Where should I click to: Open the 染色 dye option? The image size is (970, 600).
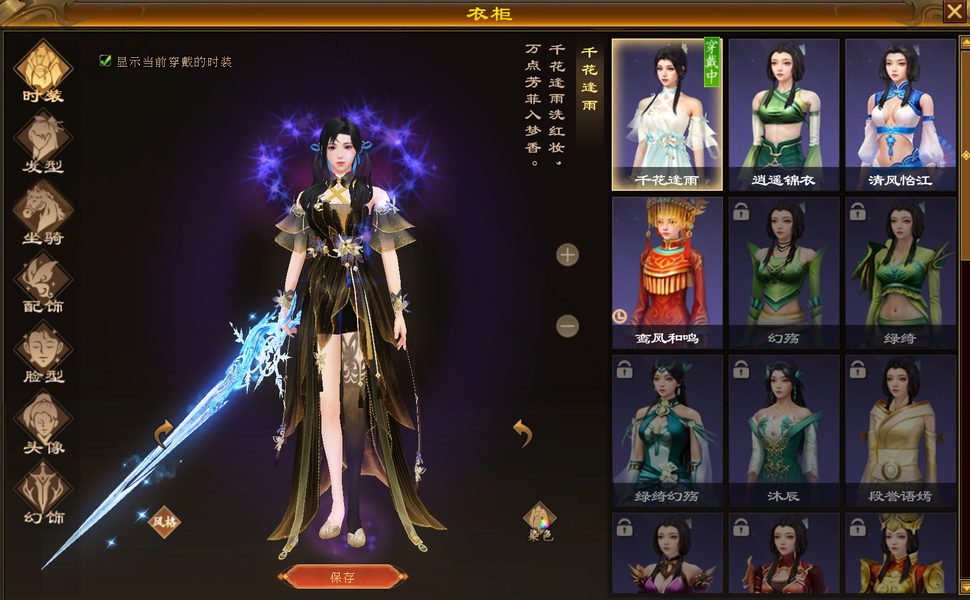(x=540, y=520)
